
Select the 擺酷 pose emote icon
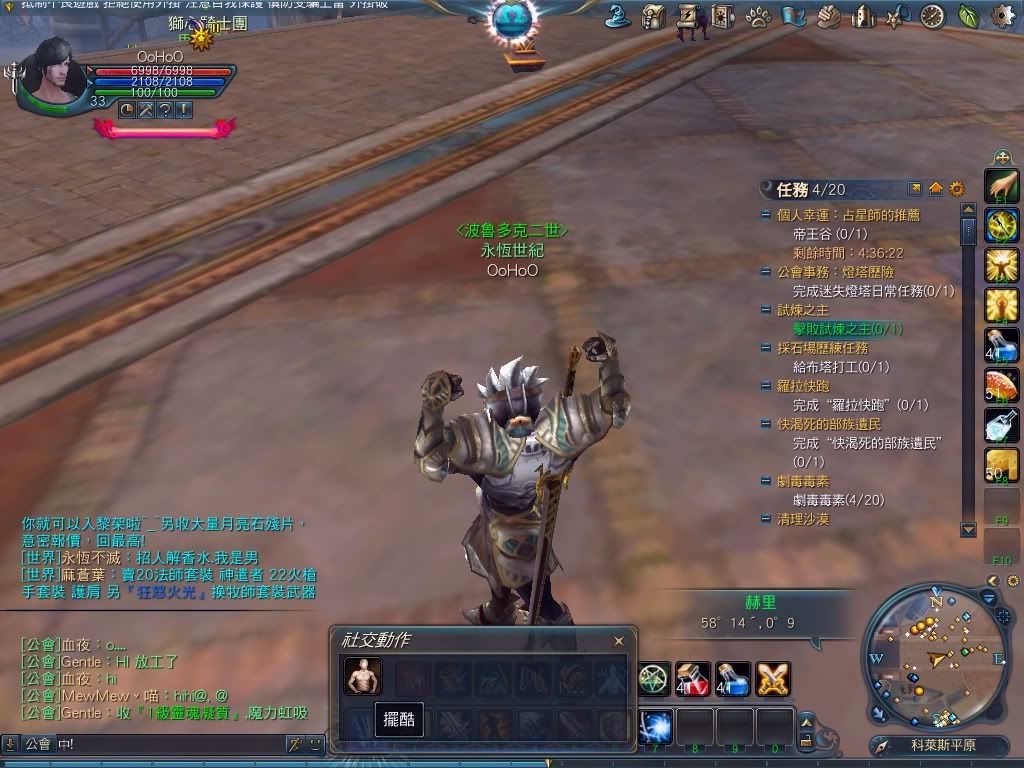[x=363, y=677]
